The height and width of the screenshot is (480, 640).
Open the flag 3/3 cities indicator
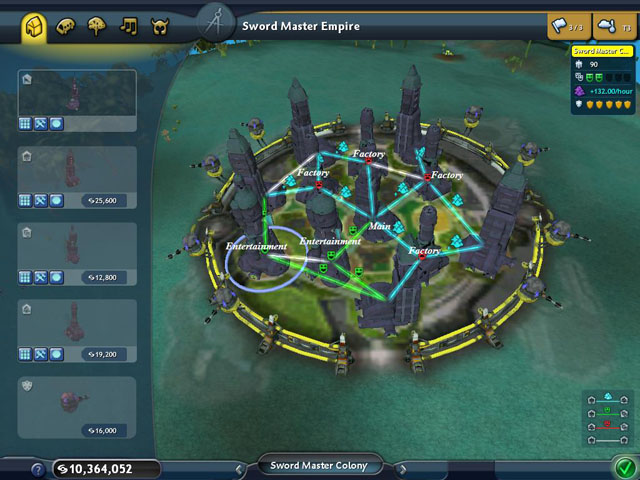567,26
